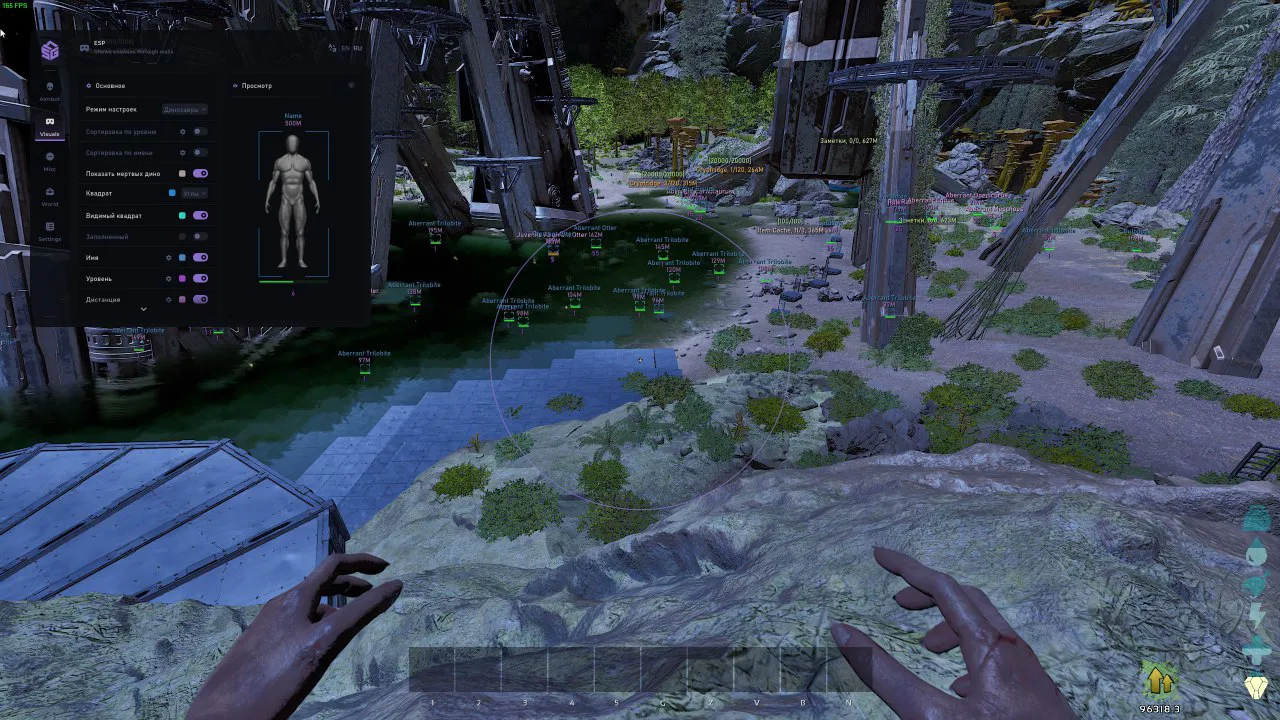Expand the list with the down chevron

143,309
